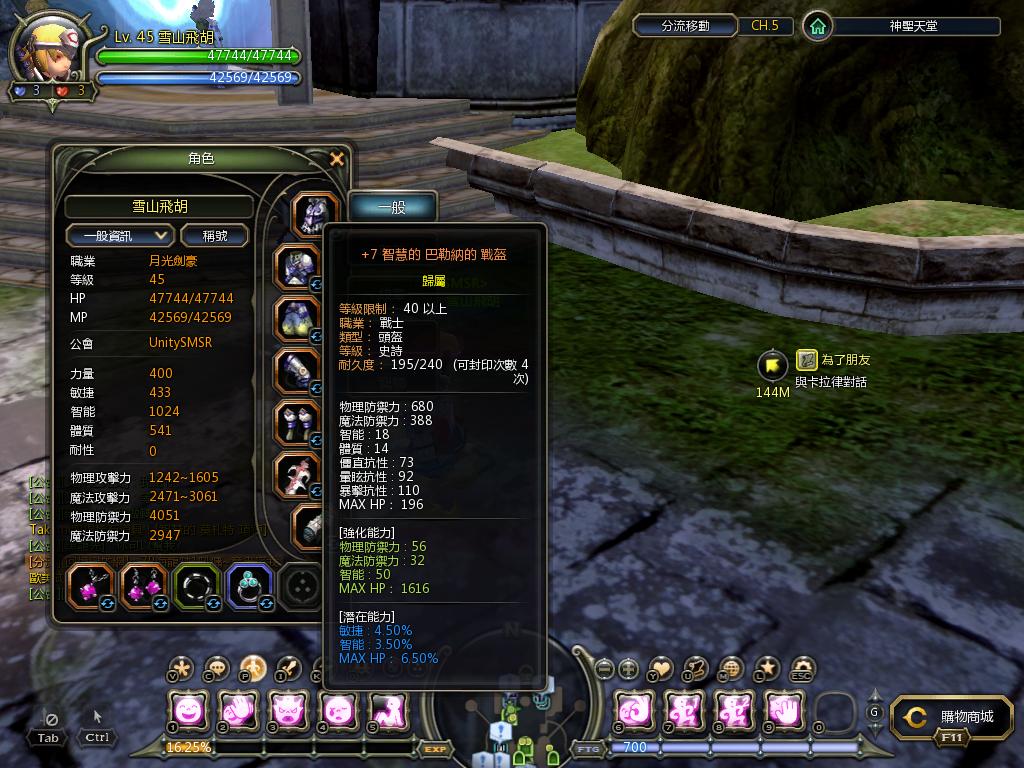This screenshot has height=768, width=1024.
Task: Click the 稱號 title button
Action: tap(215, 235)
